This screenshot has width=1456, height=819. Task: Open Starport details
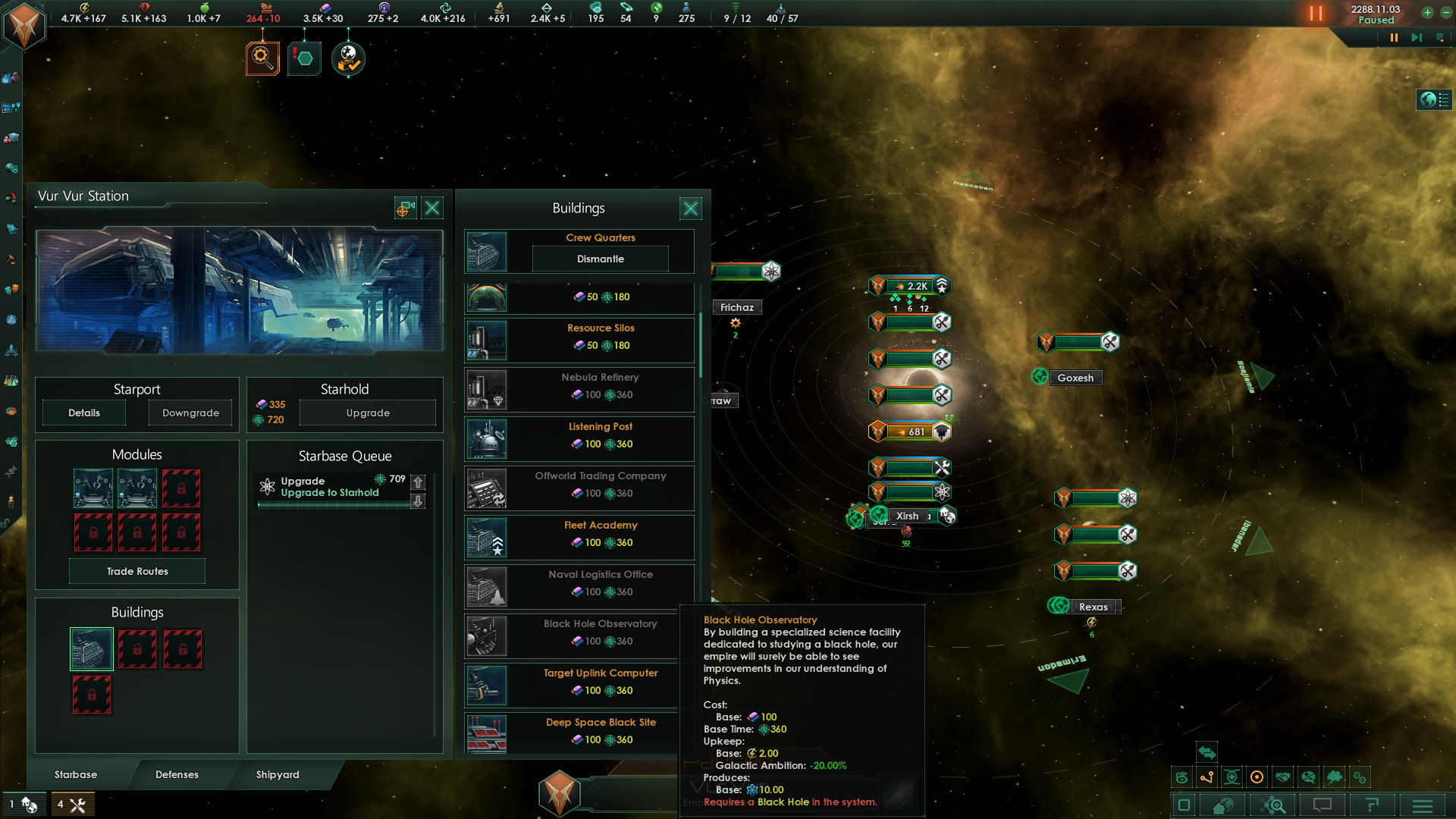click(84, 413)
